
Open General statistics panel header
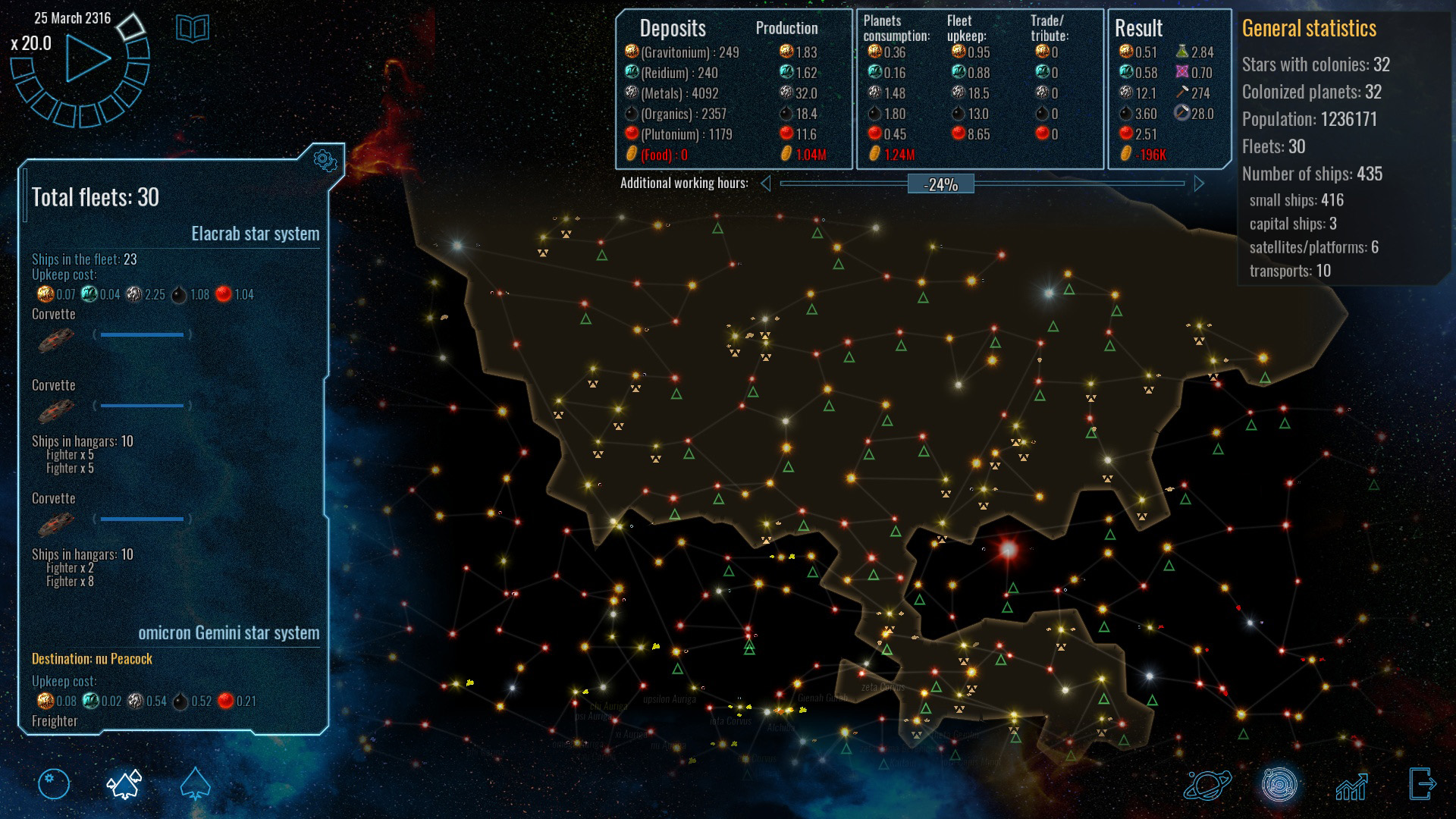[1308, 30]
